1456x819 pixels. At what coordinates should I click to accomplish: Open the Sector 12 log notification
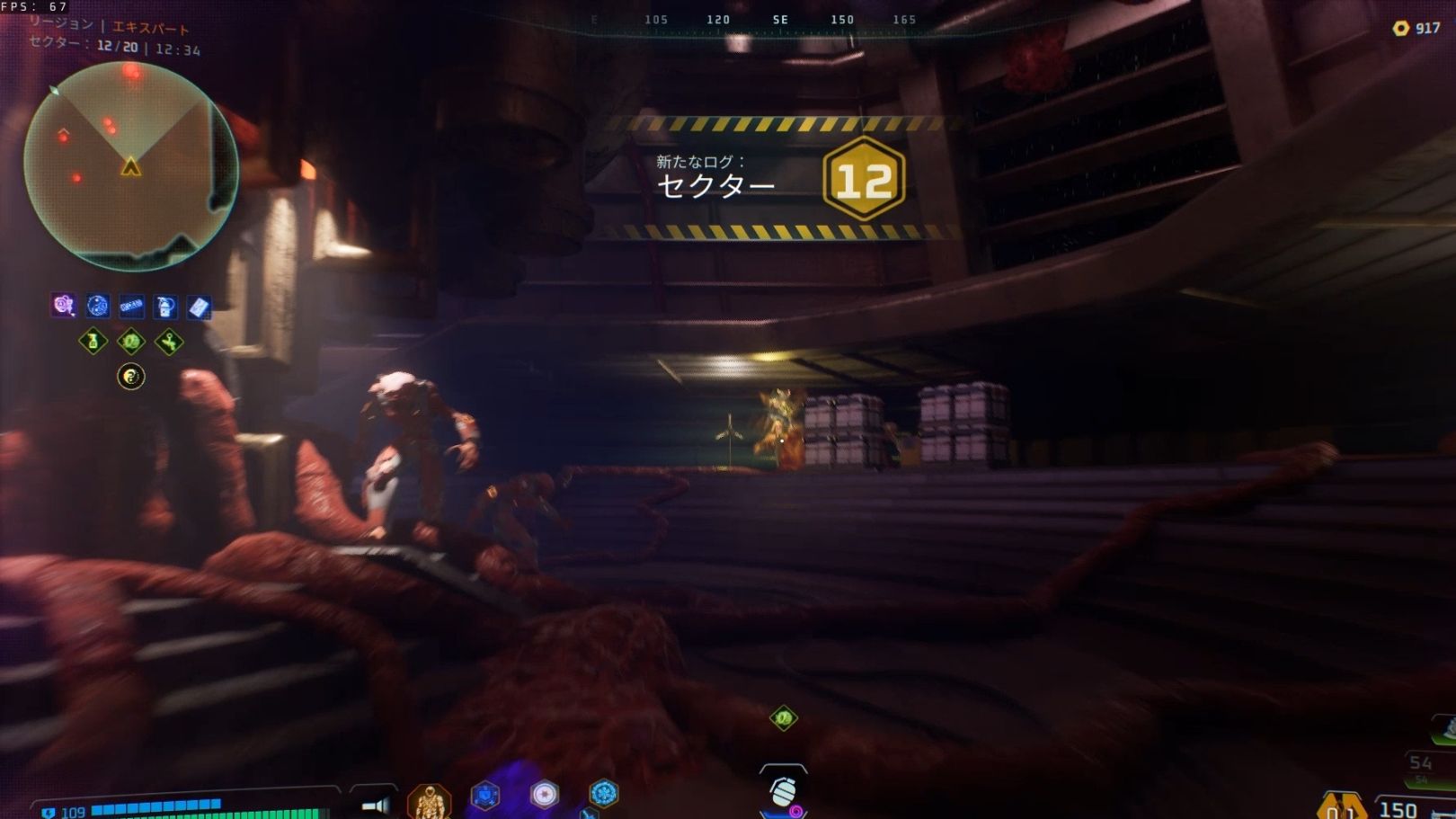tap(778, 178)
